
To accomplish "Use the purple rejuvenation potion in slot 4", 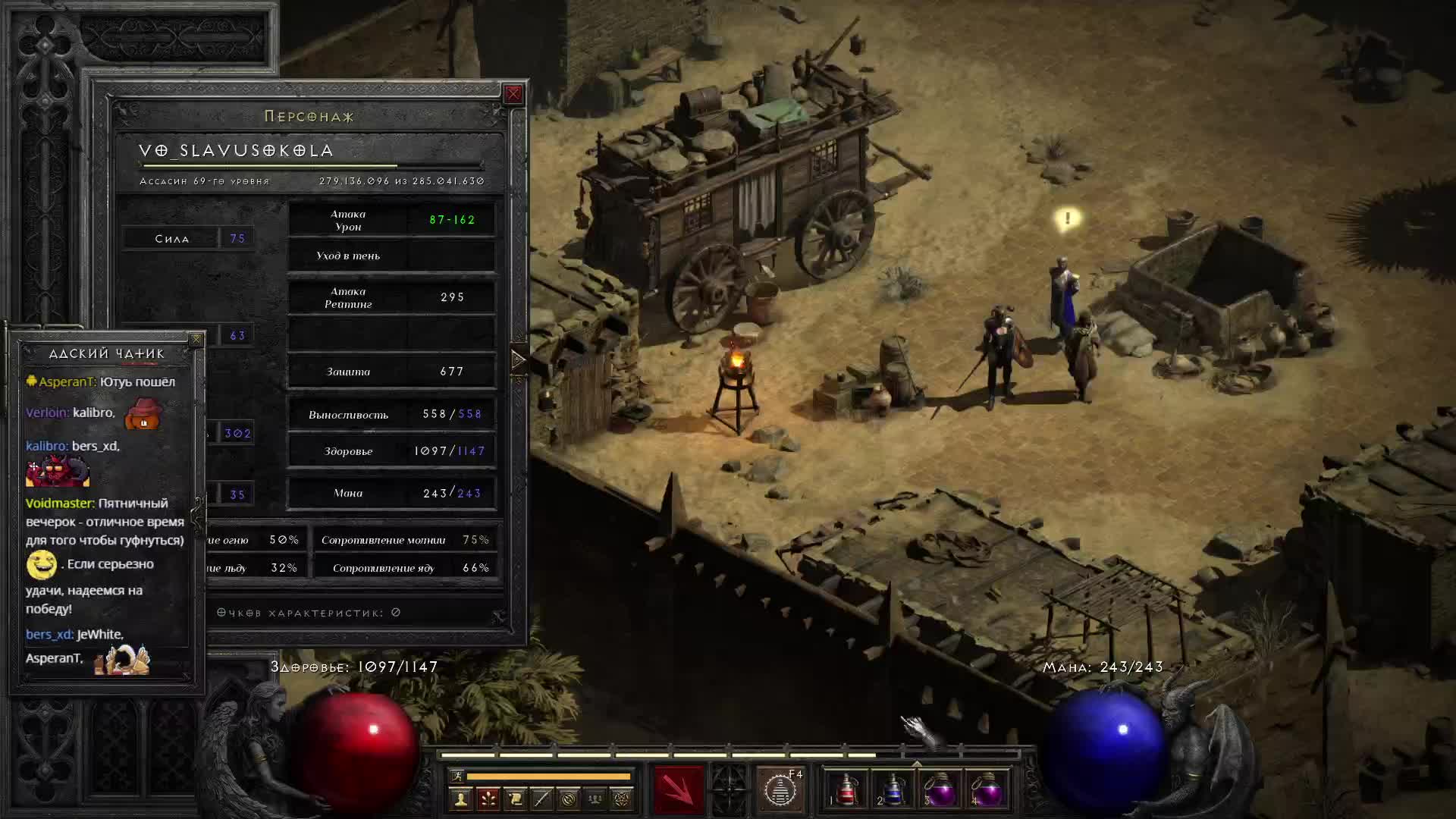I will point(987,790).
